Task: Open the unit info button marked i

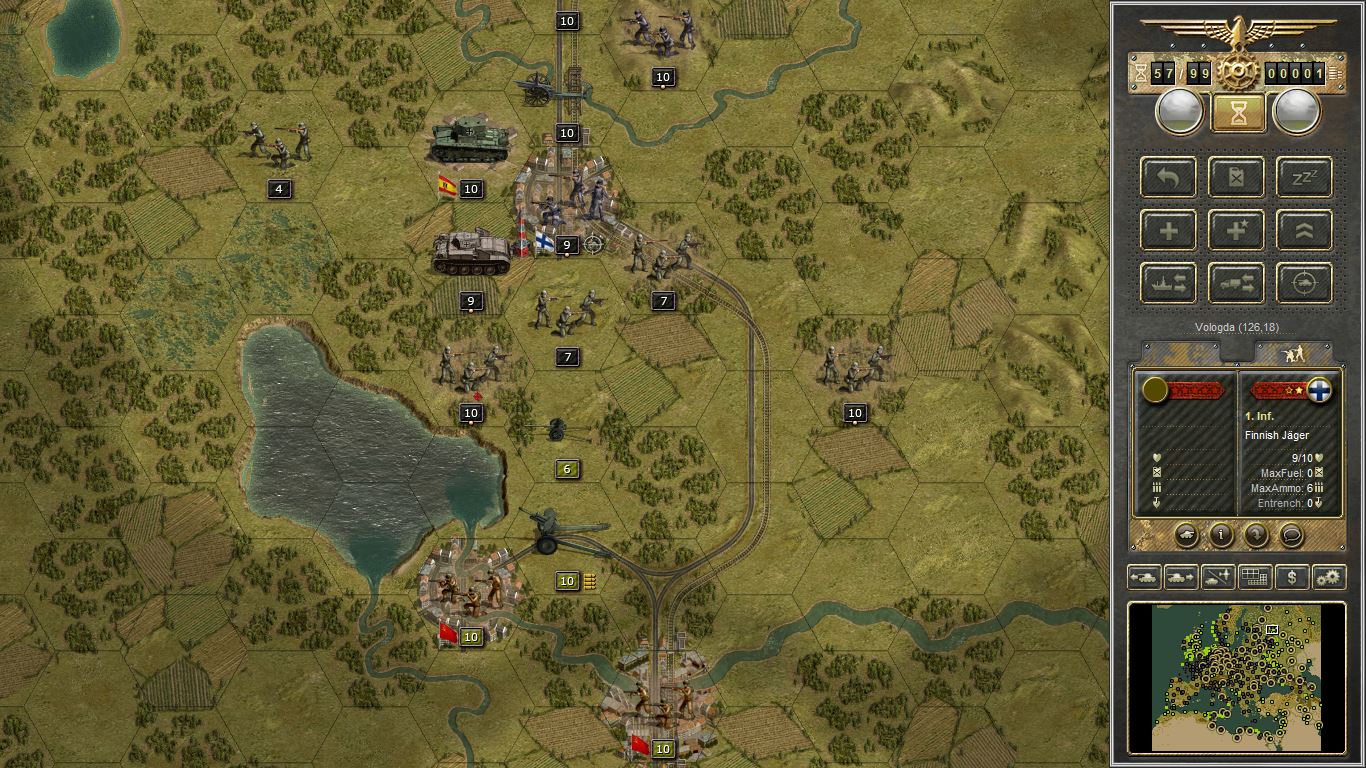Action: 1221,534
